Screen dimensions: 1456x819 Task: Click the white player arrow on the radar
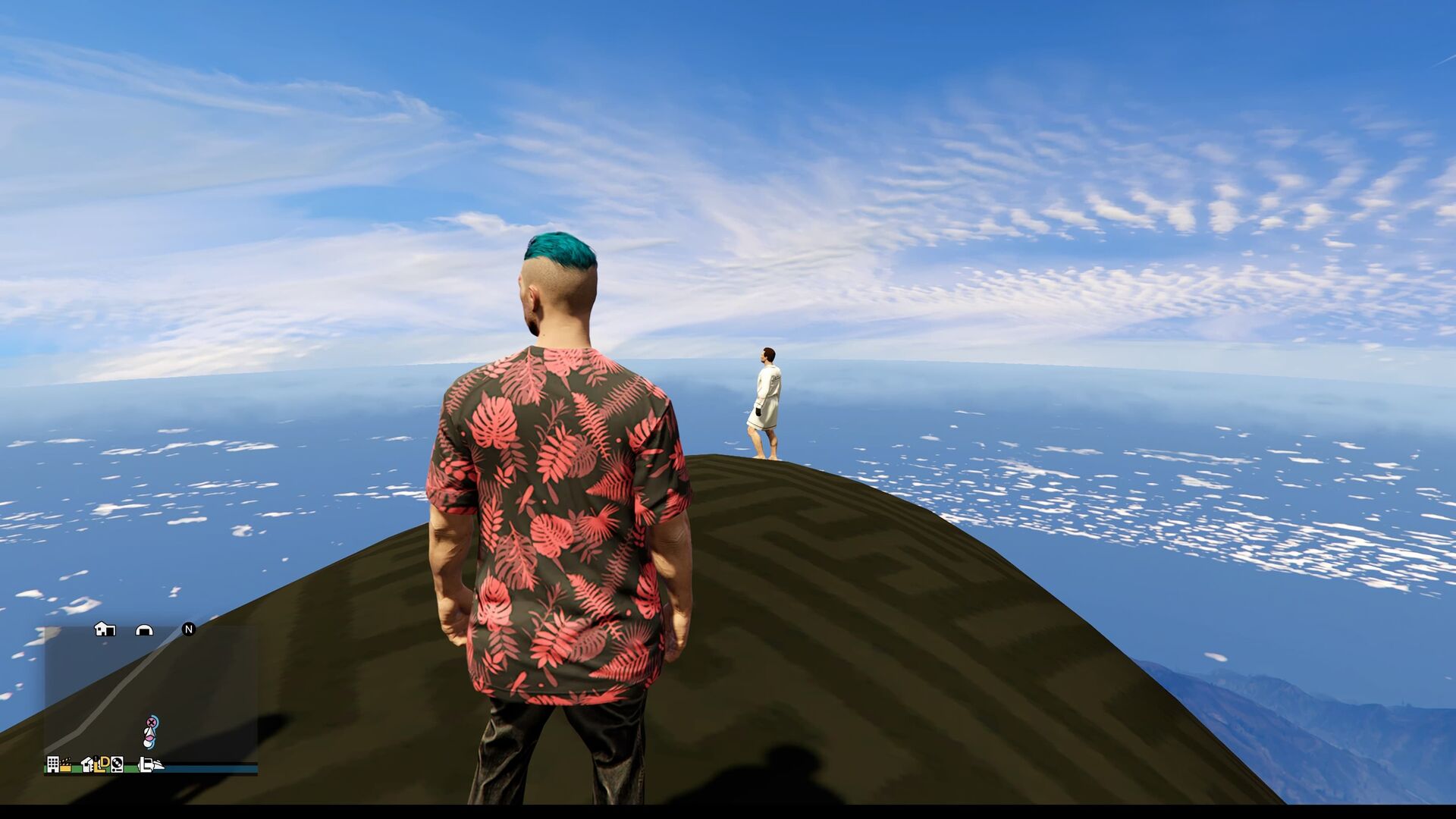150,733
